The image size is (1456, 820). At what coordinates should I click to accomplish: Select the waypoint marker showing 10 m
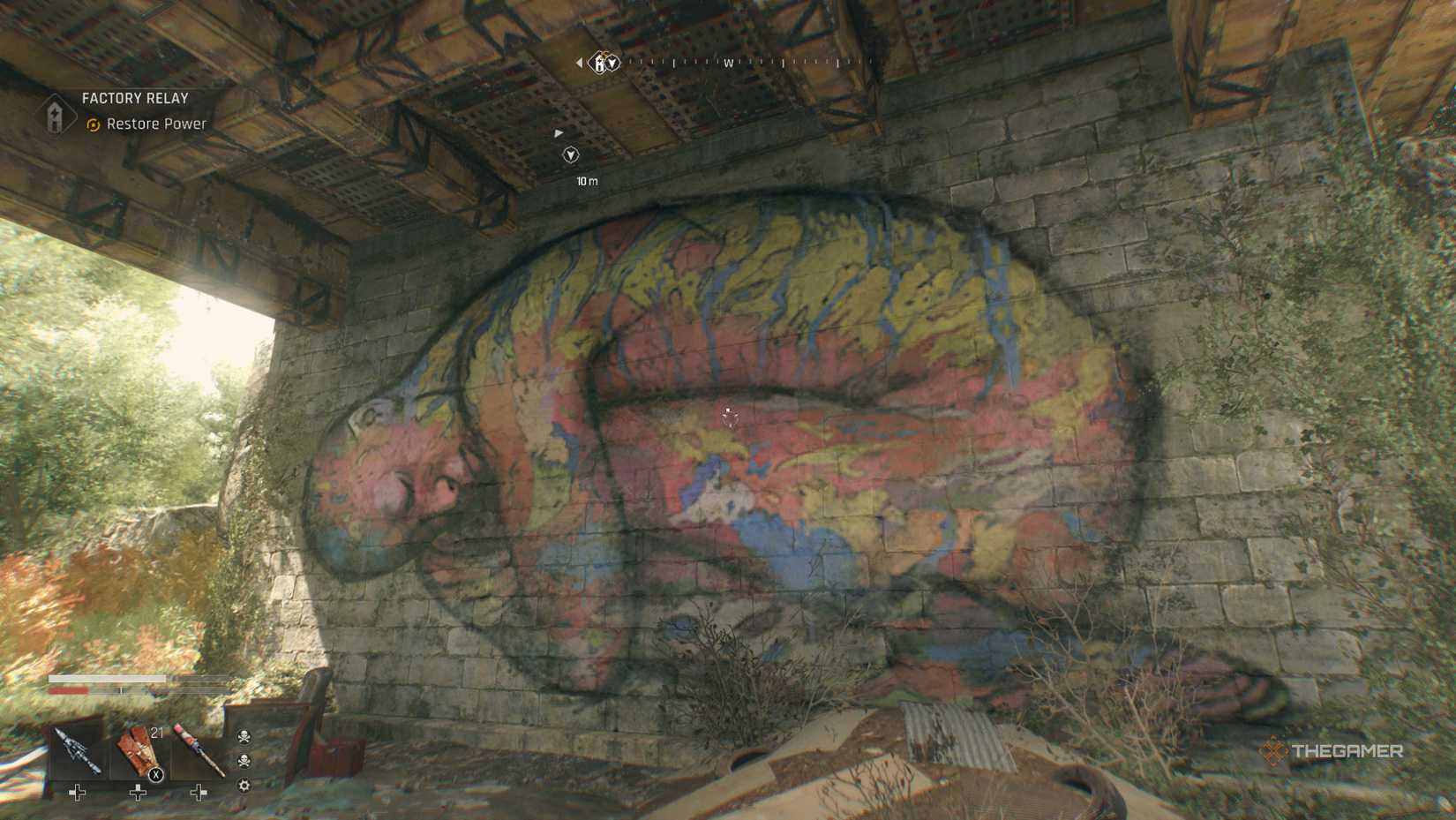571,155
